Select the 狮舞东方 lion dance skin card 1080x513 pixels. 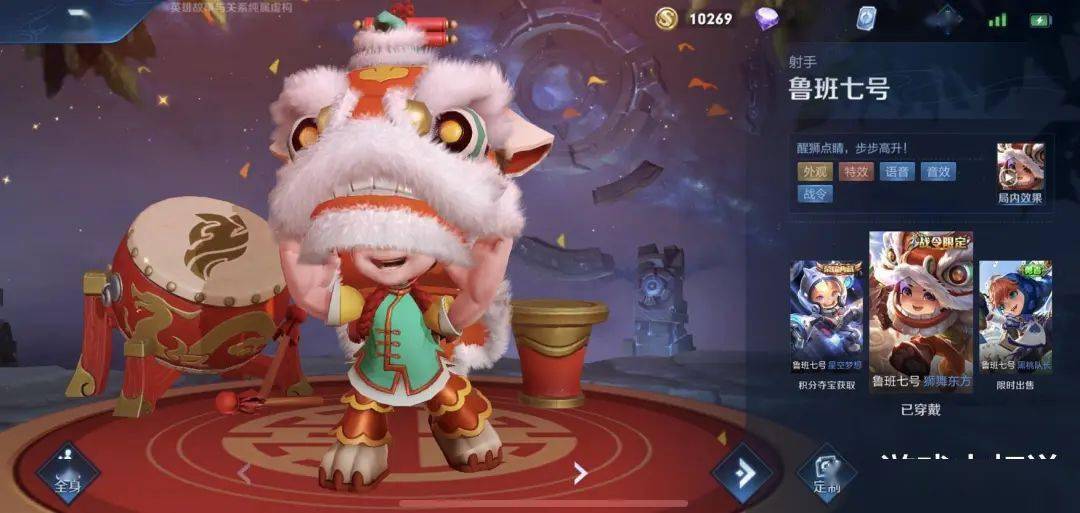pos(920,312)
